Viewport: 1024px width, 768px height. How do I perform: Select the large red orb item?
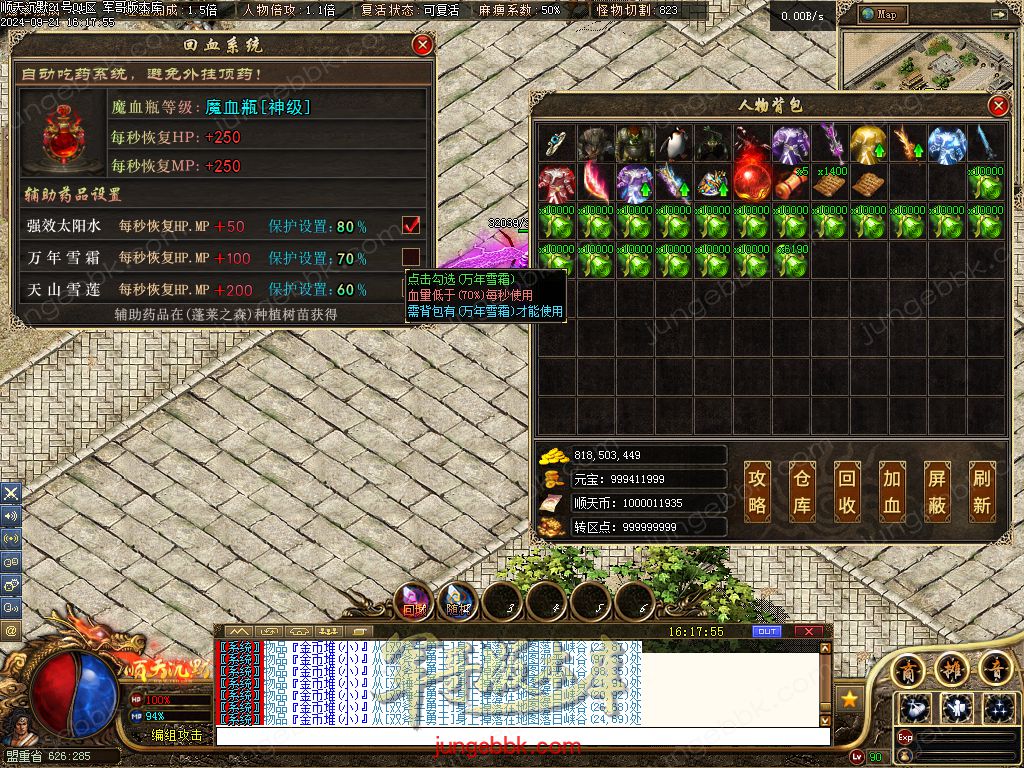coord(751,182)
